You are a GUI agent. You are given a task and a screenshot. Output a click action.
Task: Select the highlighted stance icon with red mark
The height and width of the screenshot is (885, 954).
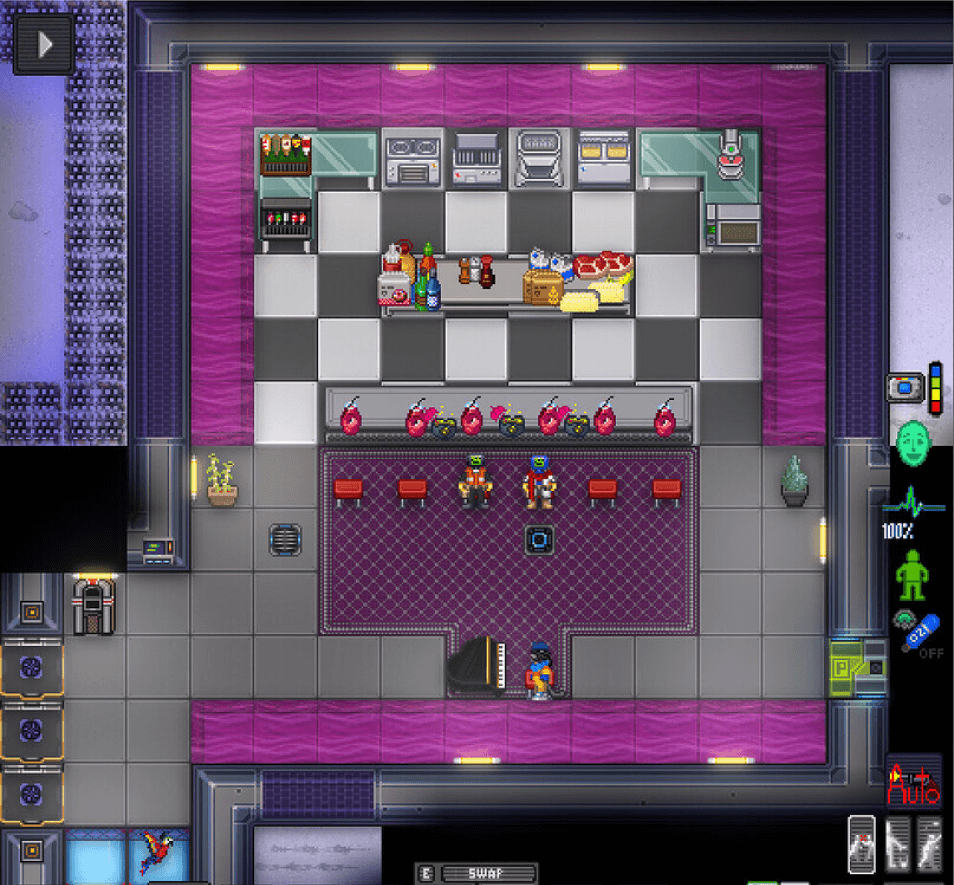click(863, 843)
